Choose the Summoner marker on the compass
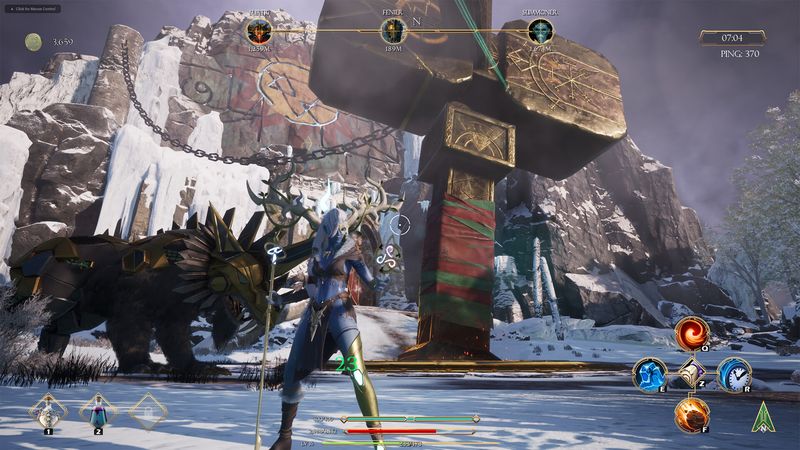 coord(540,31)
